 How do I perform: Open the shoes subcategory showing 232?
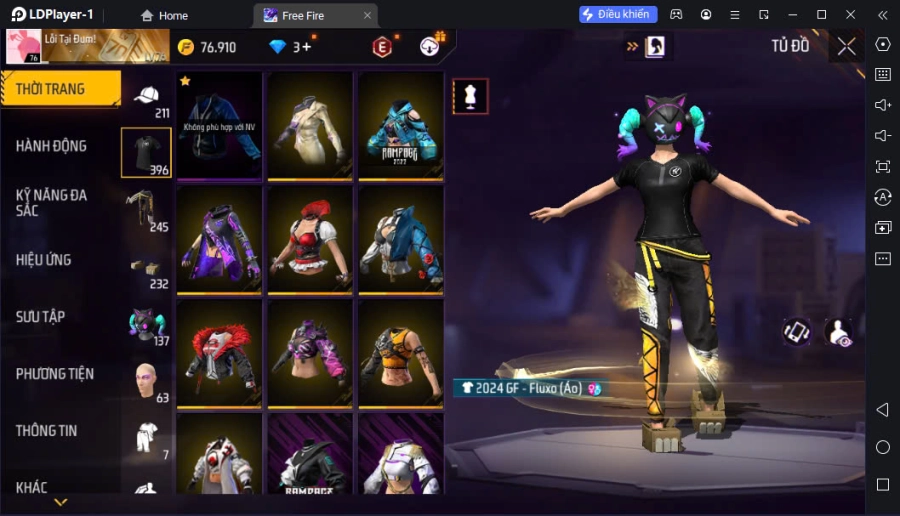pyautogui.click(x=146, y=268)
